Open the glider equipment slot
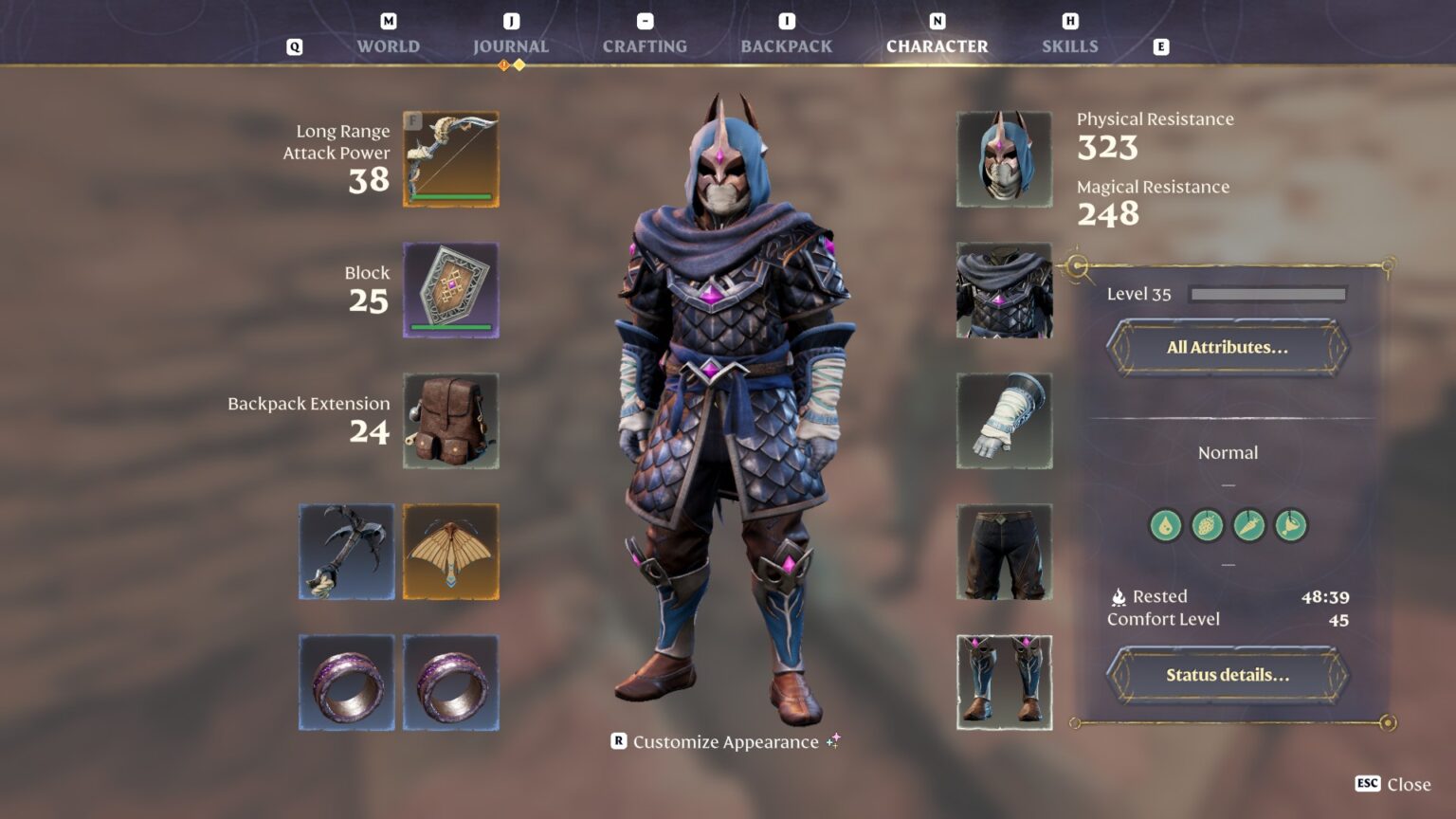The width and height of the screenshot is (1456, 819). (450, 552)
